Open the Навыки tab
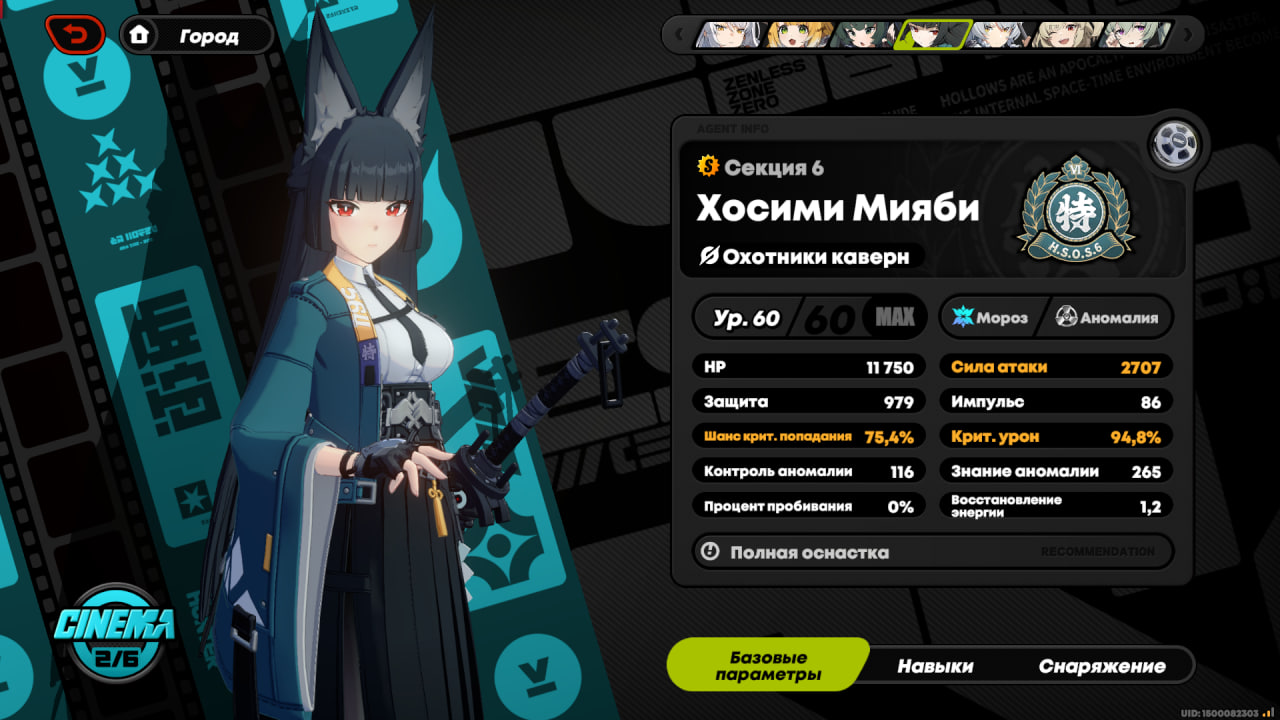This screenshot has height=720, width=1280. click(x=935, y=666)
